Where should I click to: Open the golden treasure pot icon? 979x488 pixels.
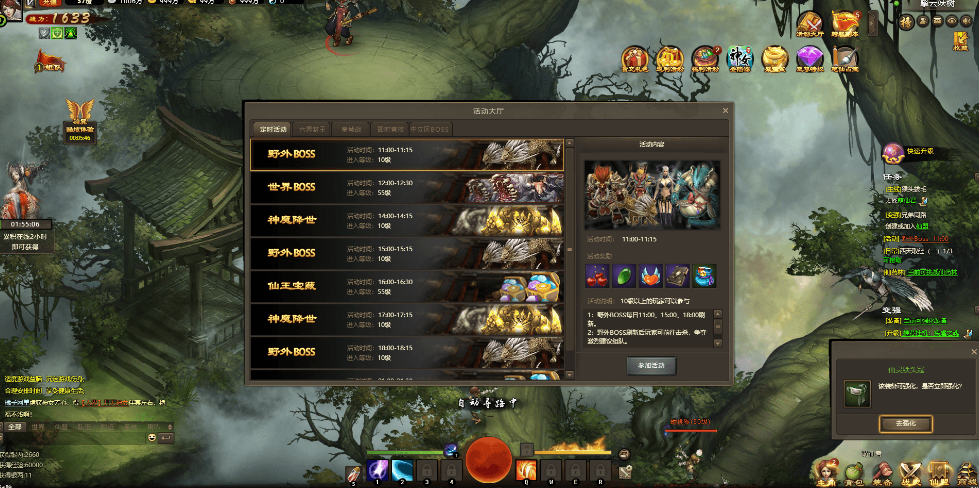(775, 59)
